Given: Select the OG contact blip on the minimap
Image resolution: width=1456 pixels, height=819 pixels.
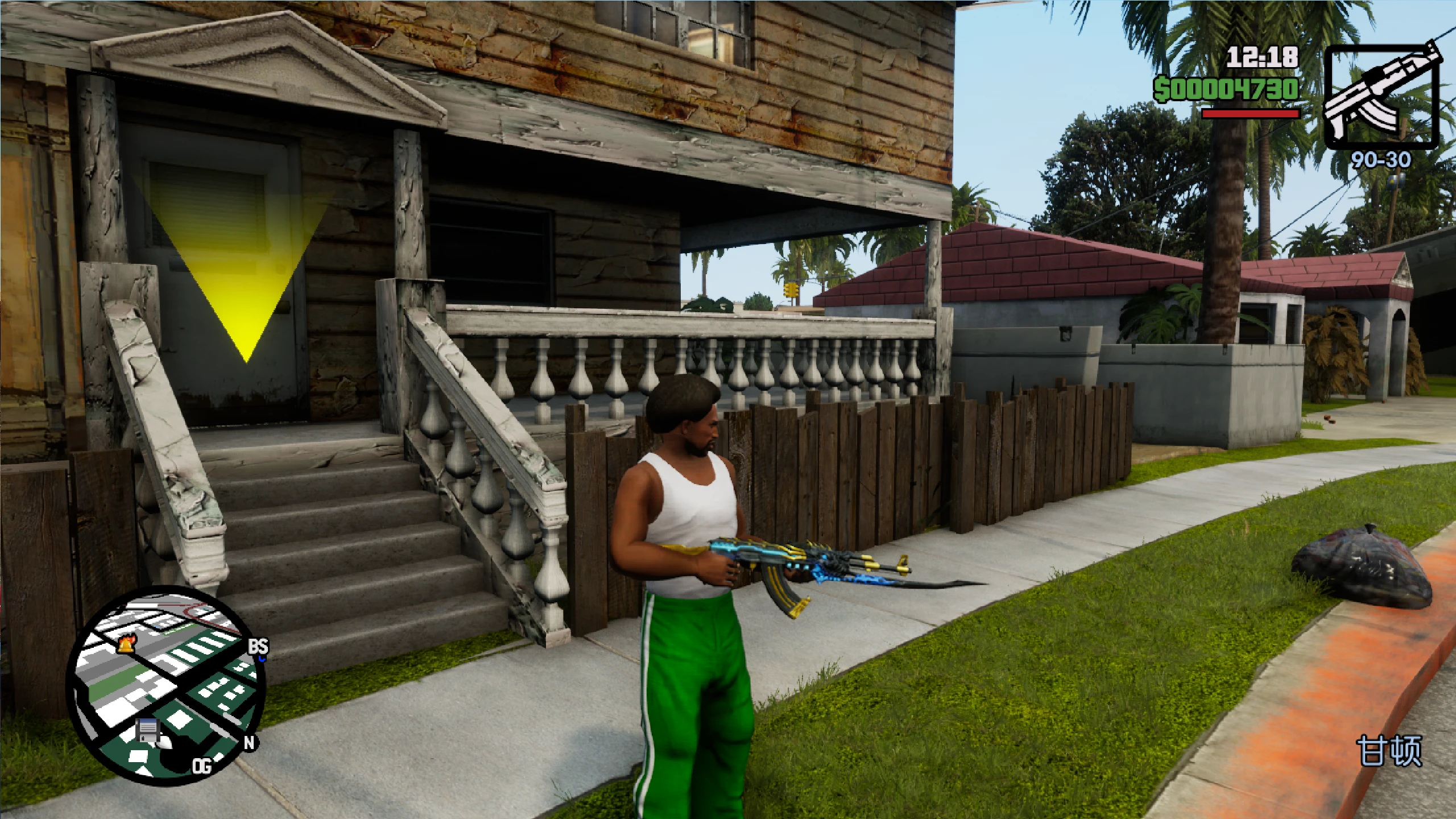Looking at the screenshot, I should click(x=202, y=766).
